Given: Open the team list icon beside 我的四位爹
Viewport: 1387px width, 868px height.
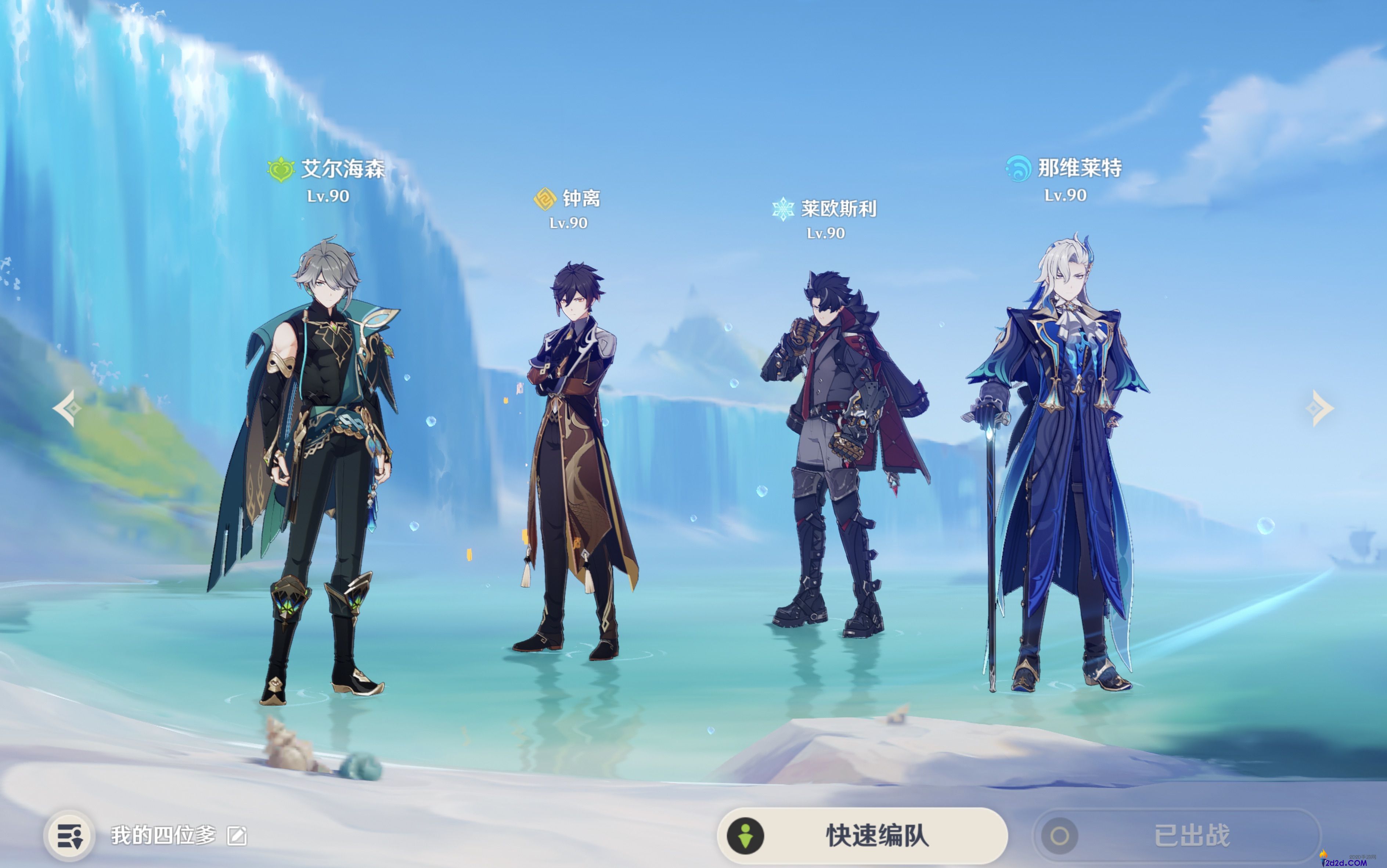Looking at the screenshot, I should pyautogui.click(x=69, y=836).
